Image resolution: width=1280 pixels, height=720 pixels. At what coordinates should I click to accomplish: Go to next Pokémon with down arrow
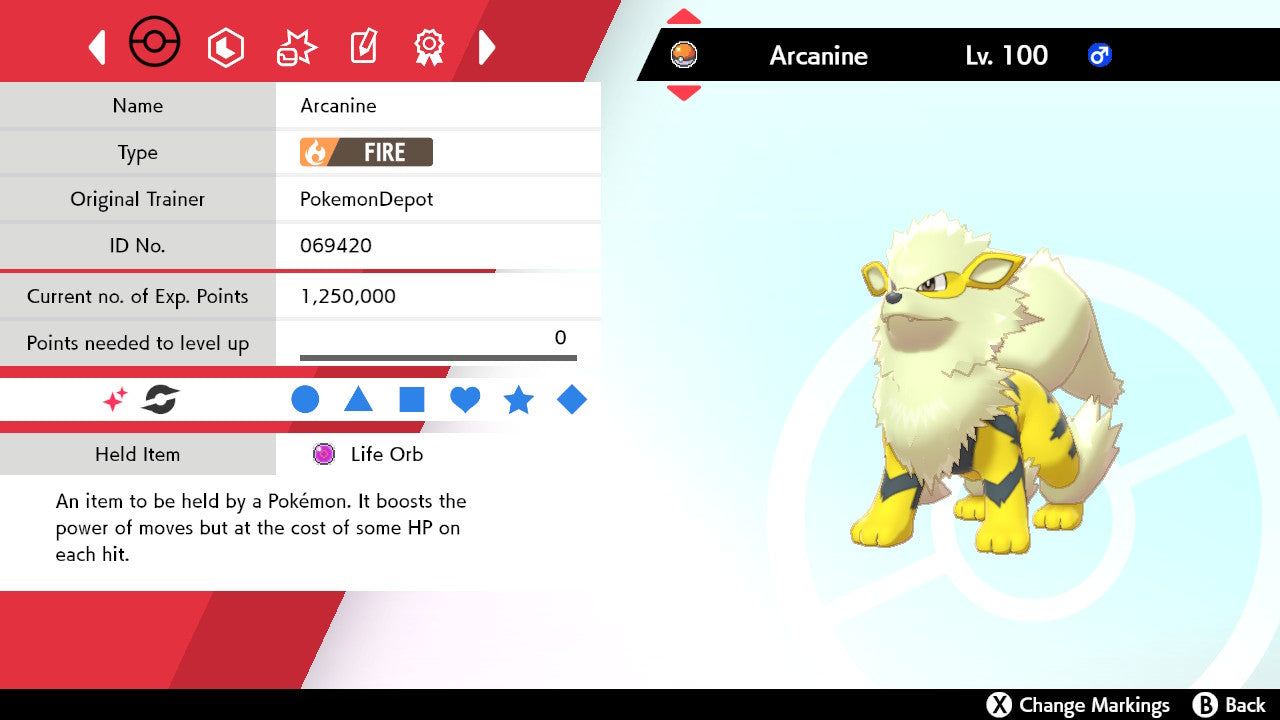(683, 93)
